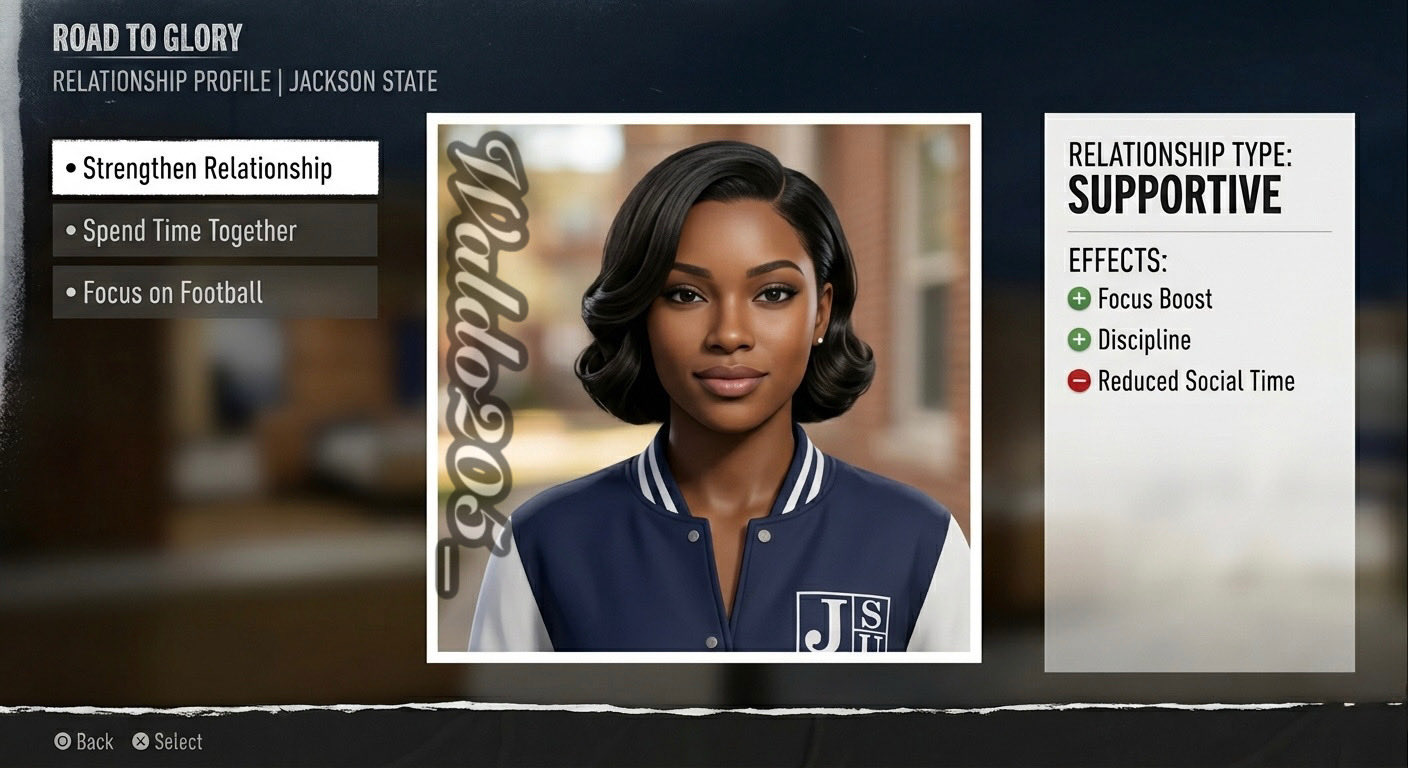Pick the Focus on Football option
This screenshot has height=768, width=1408.
215,293
